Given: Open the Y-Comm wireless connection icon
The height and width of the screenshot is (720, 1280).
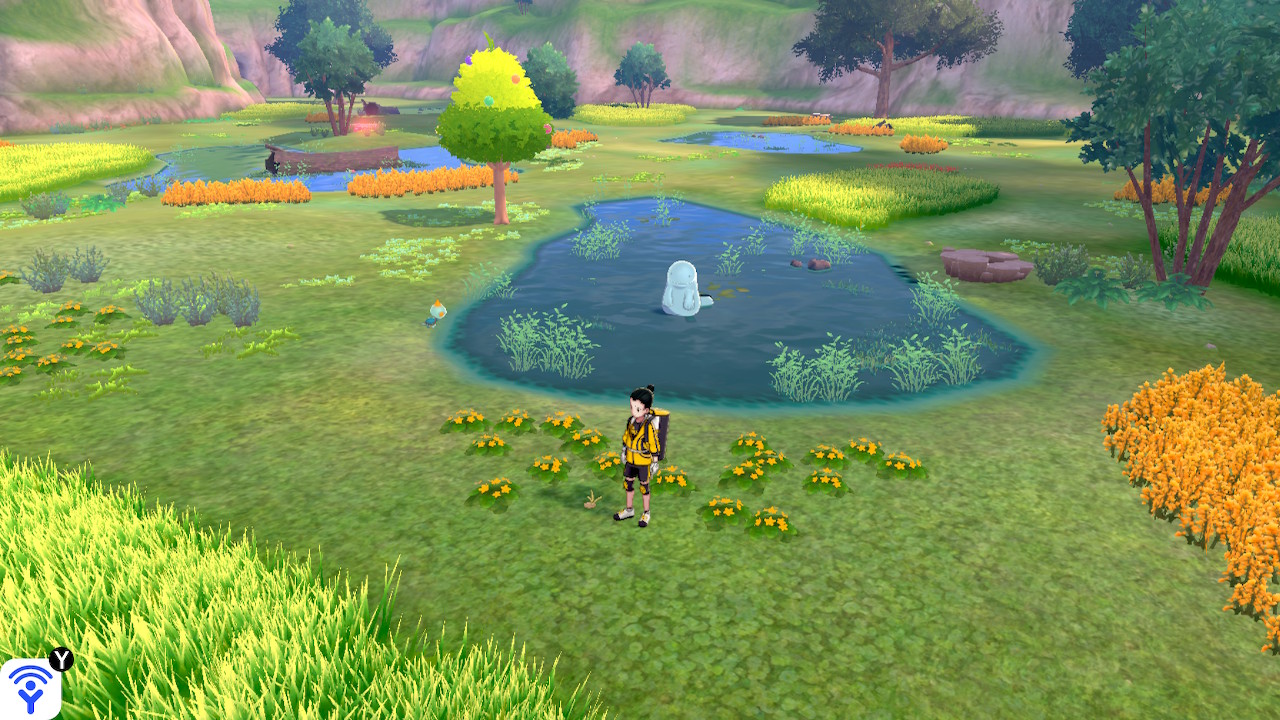Looking at the screenshot, I should [30, 688].
